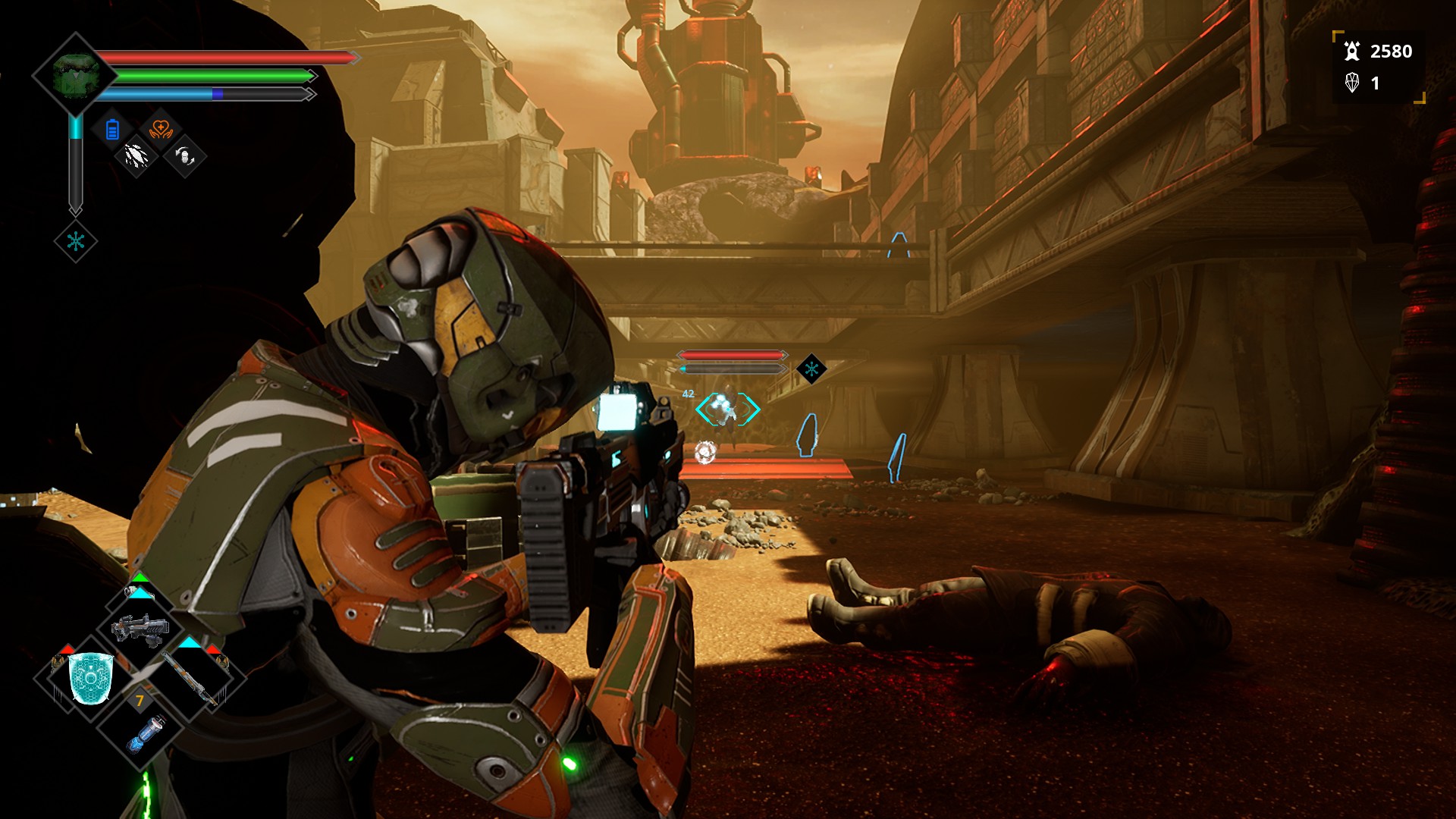The height and width of the screenshot is (819, 1456).
Task: Click the white claw slash icon
Action: [x=136, y=156]
